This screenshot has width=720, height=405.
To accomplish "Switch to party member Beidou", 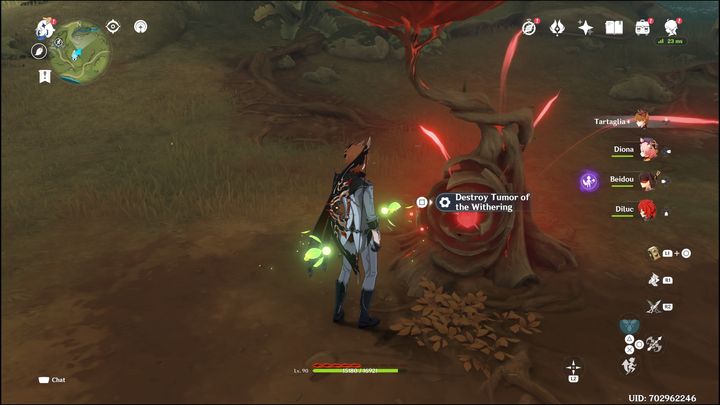I will pos(648,181).
